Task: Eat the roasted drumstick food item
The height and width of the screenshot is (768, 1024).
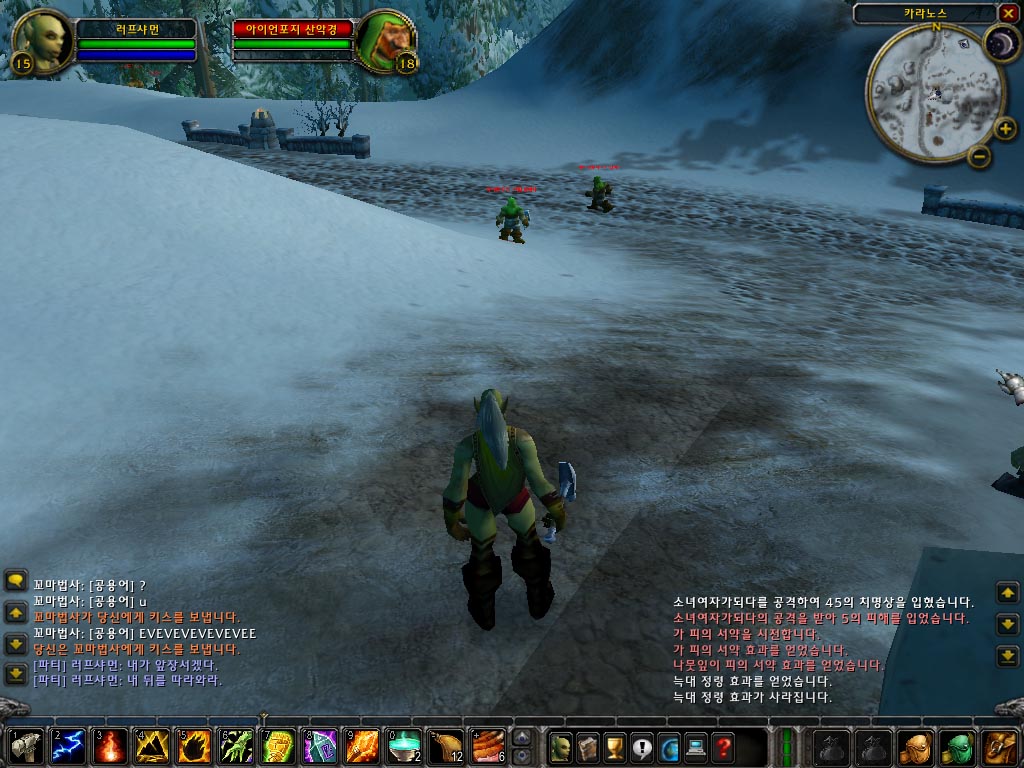Action: [445, 747]
